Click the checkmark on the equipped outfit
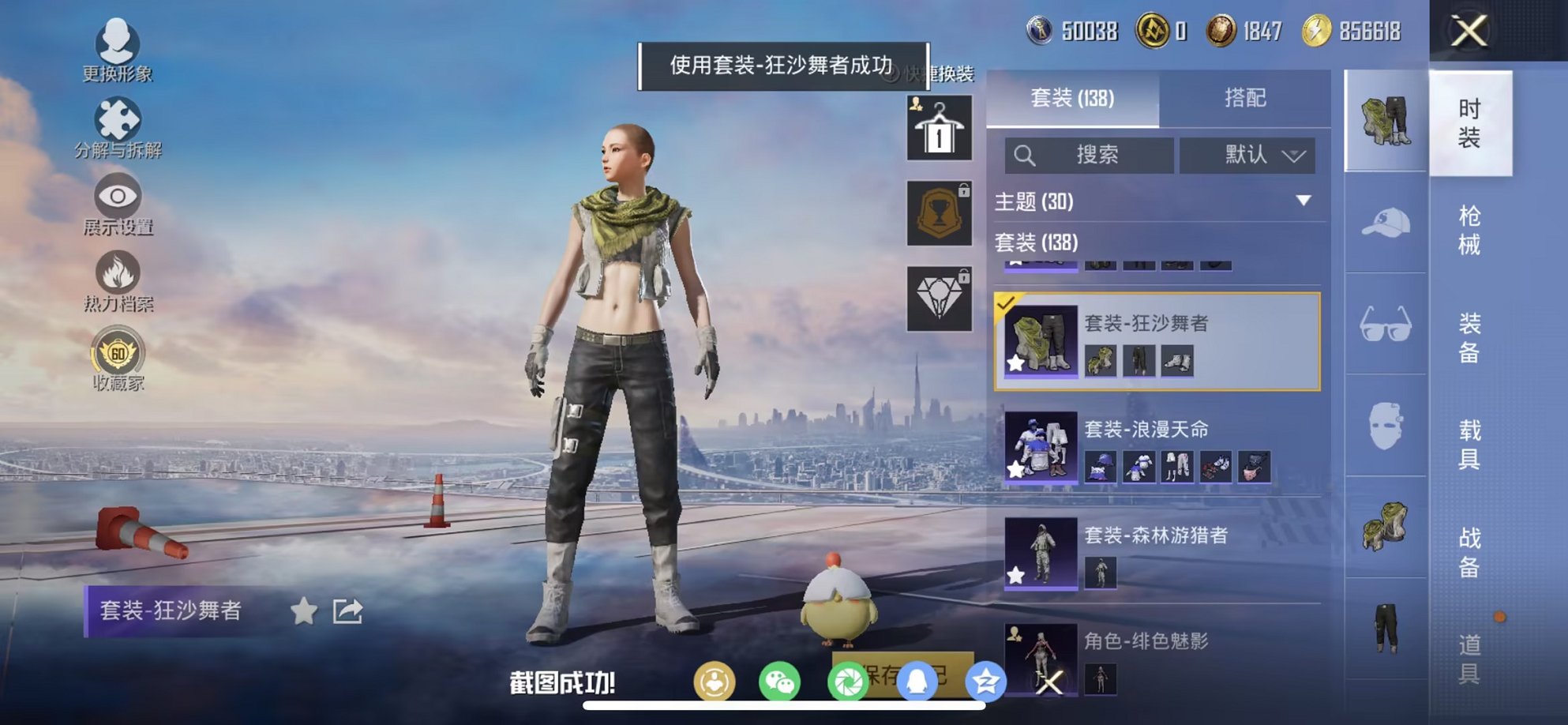This screenshot has width=1568, height=725. (x=1006, y=302)
